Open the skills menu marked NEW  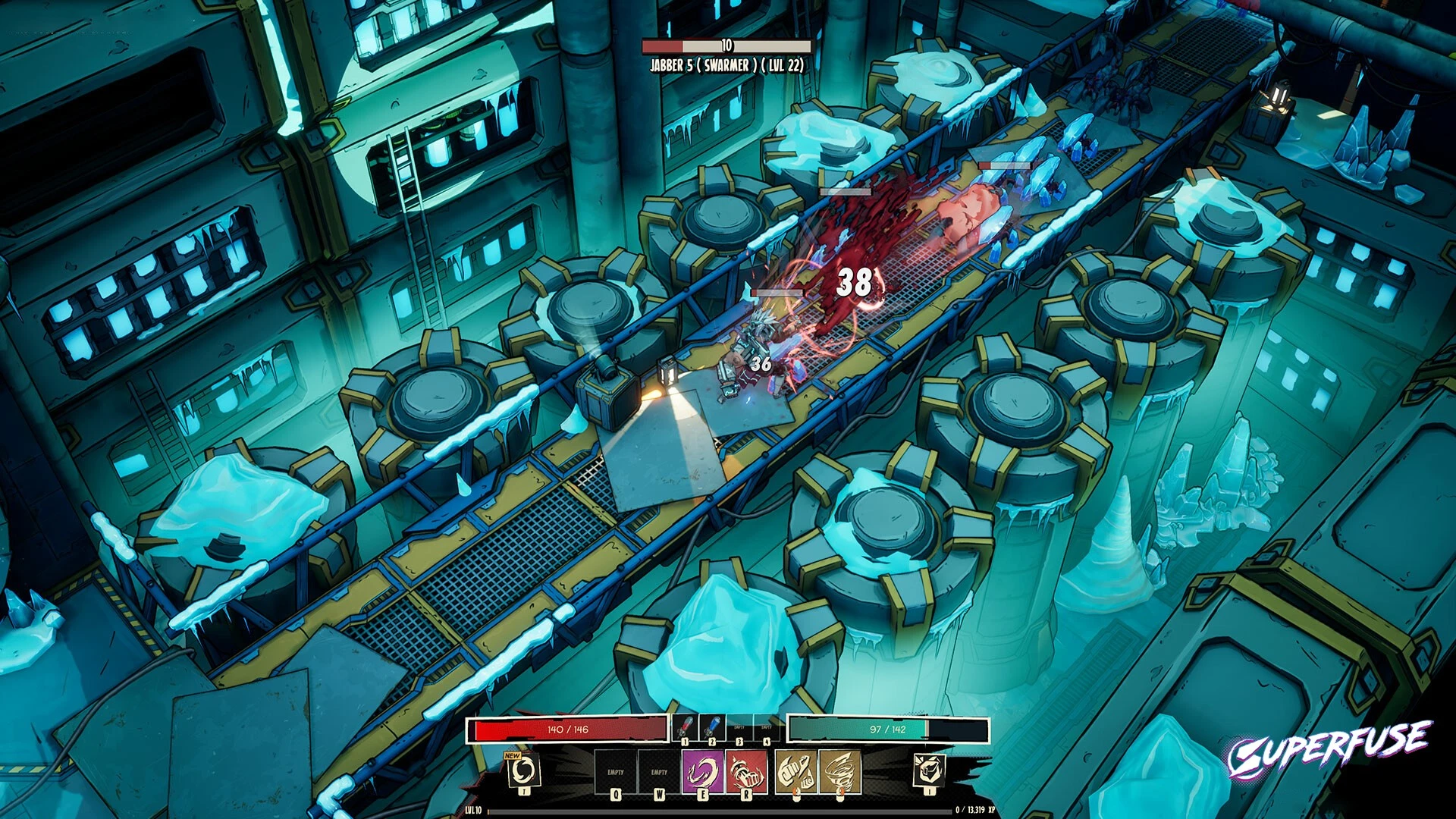click(523, 770)
